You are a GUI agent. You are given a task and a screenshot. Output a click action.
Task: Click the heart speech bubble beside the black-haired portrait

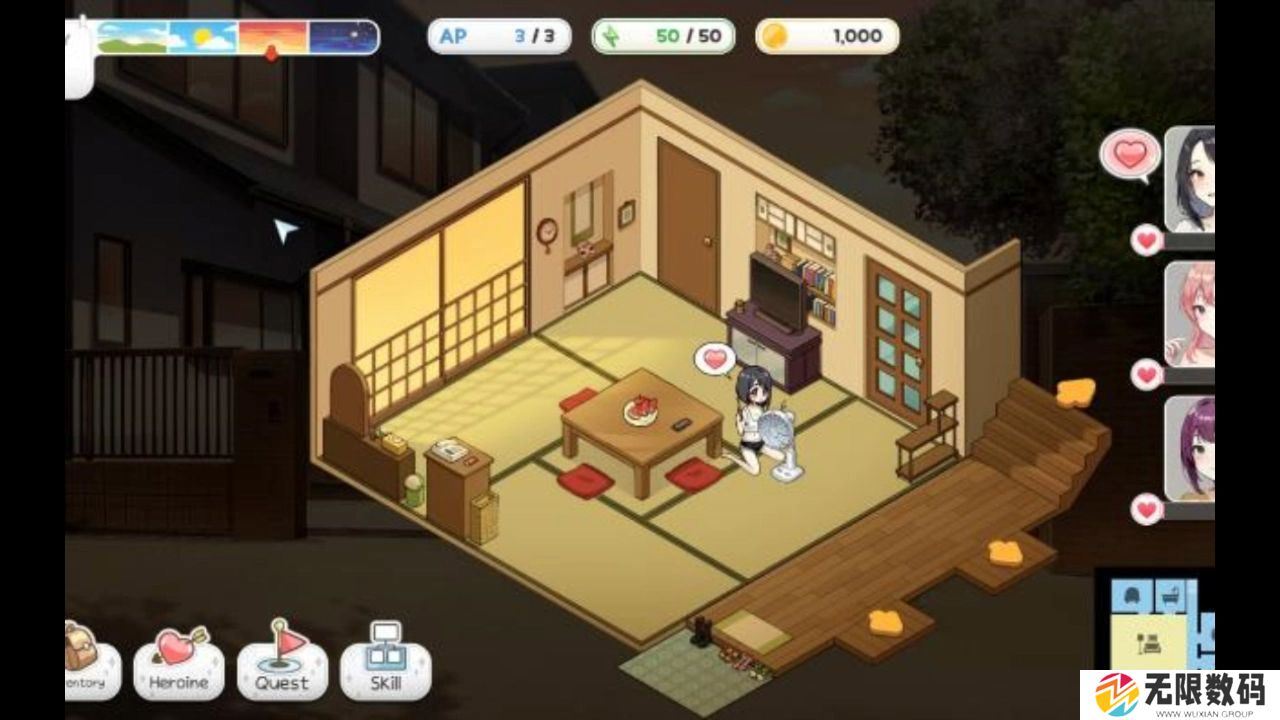tap(1130, 156)
